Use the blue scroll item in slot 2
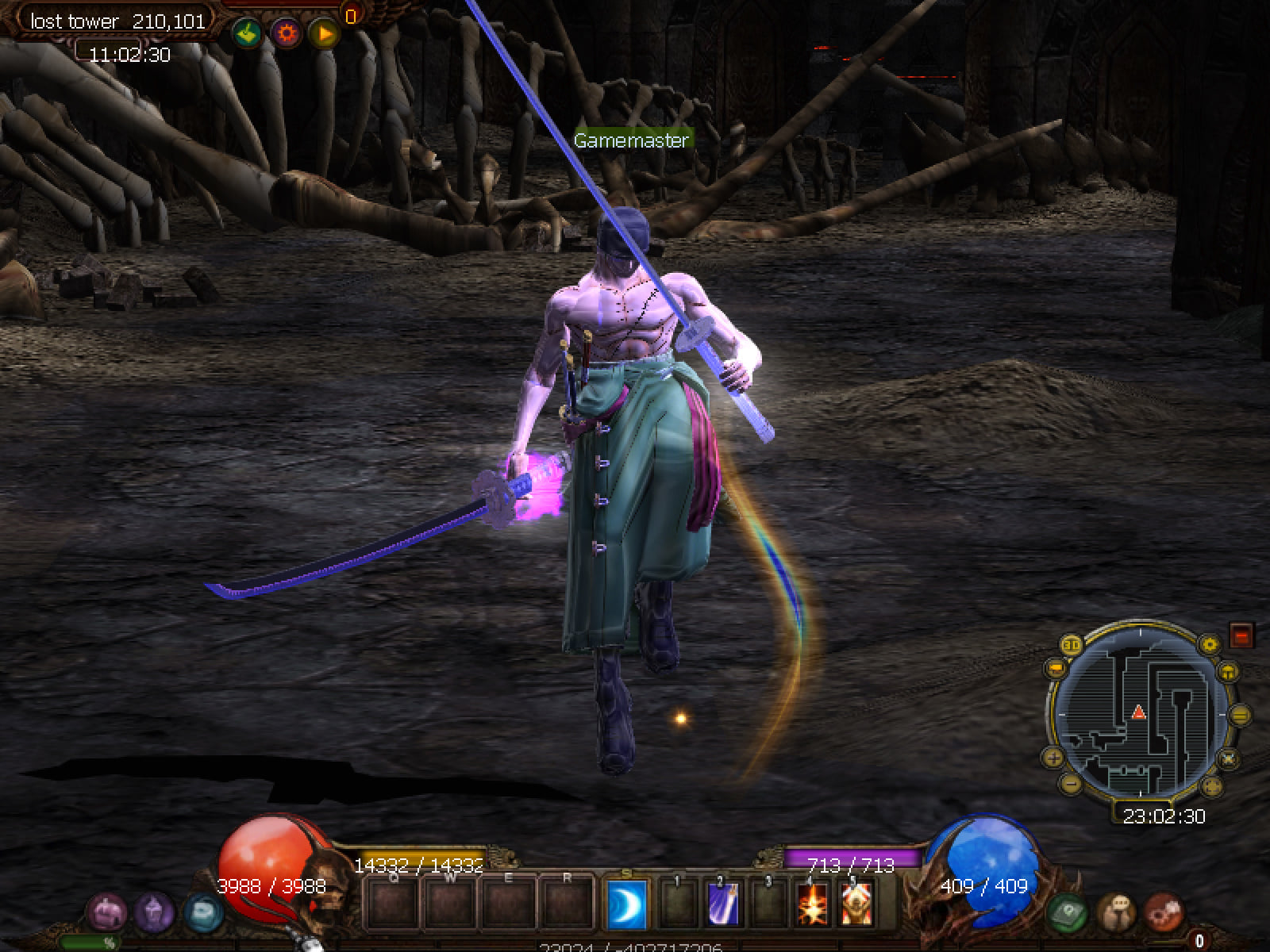The width and height of the screenshot is (1270, 952). click(x=723, y=904)
